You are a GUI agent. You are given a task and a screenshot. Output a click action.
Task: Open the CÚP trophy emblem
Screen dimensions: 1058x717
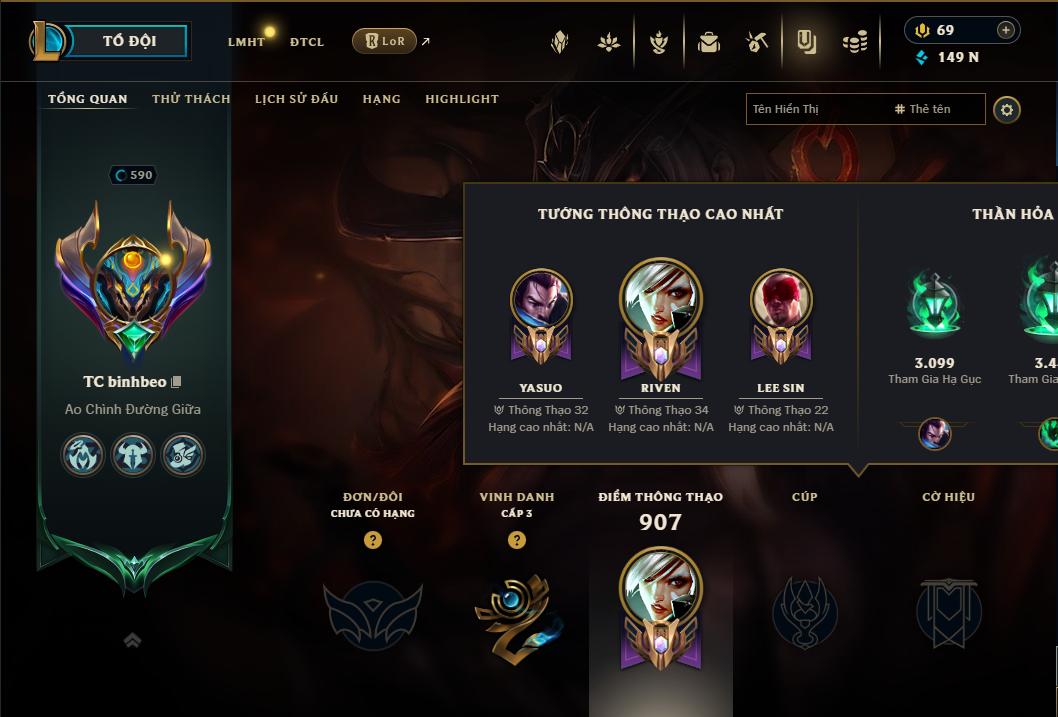(804, 612)
